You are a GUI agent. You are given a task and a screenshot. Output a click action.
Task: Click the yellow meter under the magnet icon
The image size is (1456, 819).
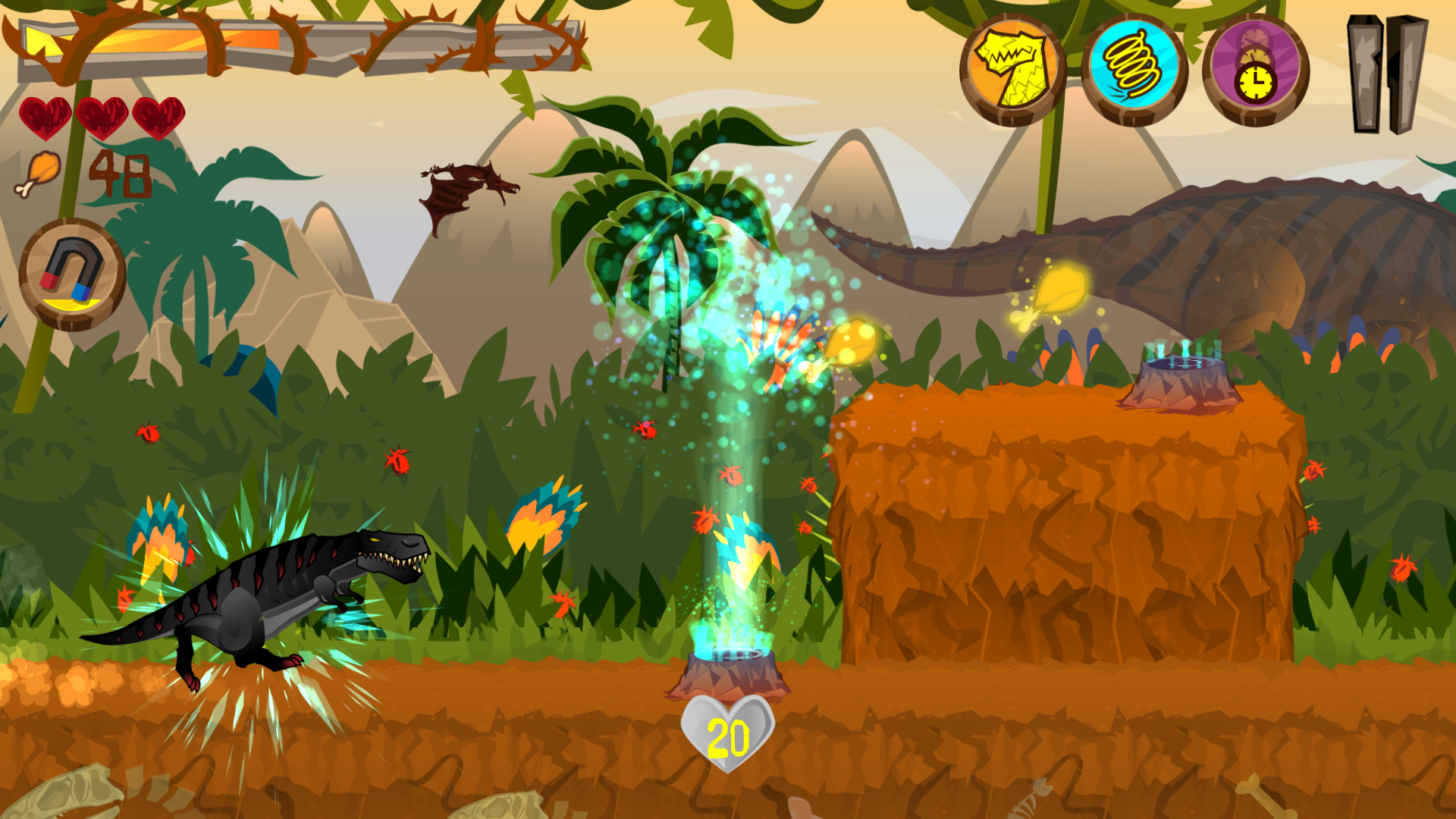coord(73,303)
